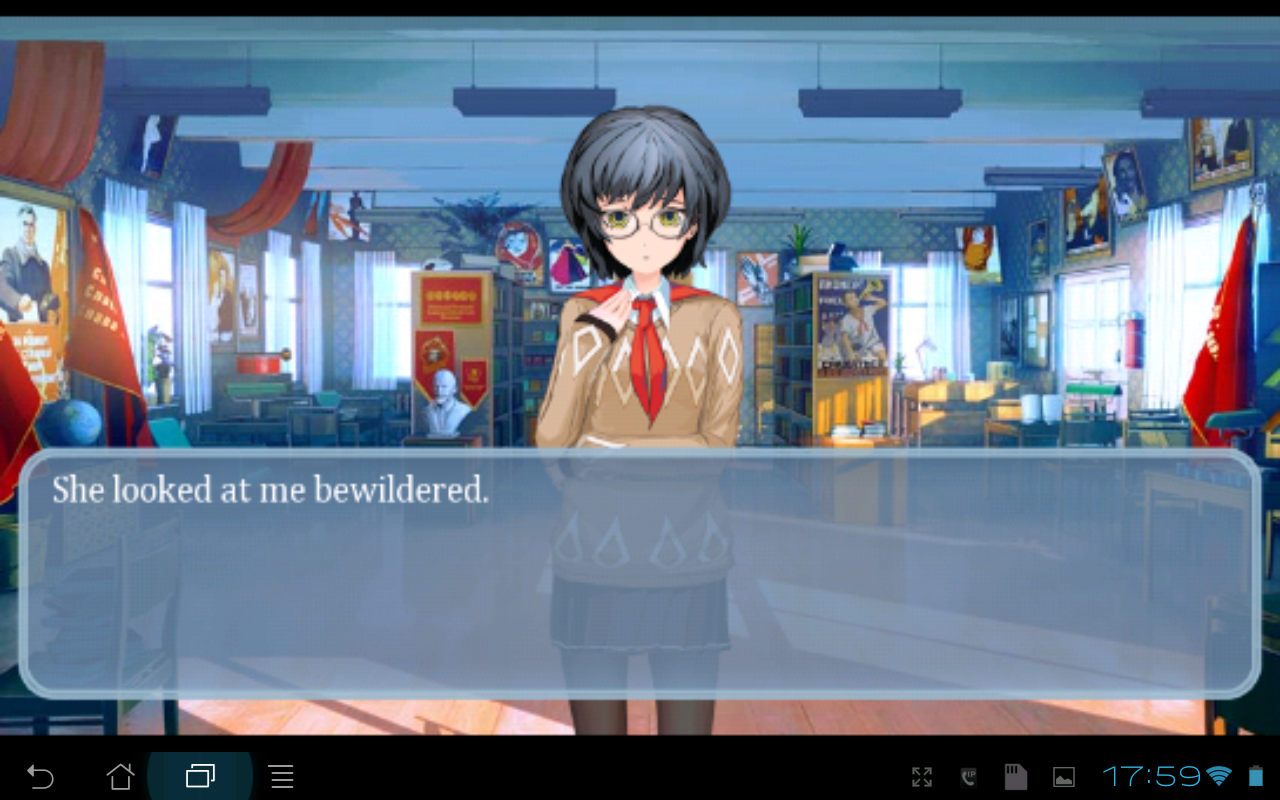The image size is (1280, 800).
Task: Tap the fullscreen expand icon in the status bar
Action: [922, 776]
